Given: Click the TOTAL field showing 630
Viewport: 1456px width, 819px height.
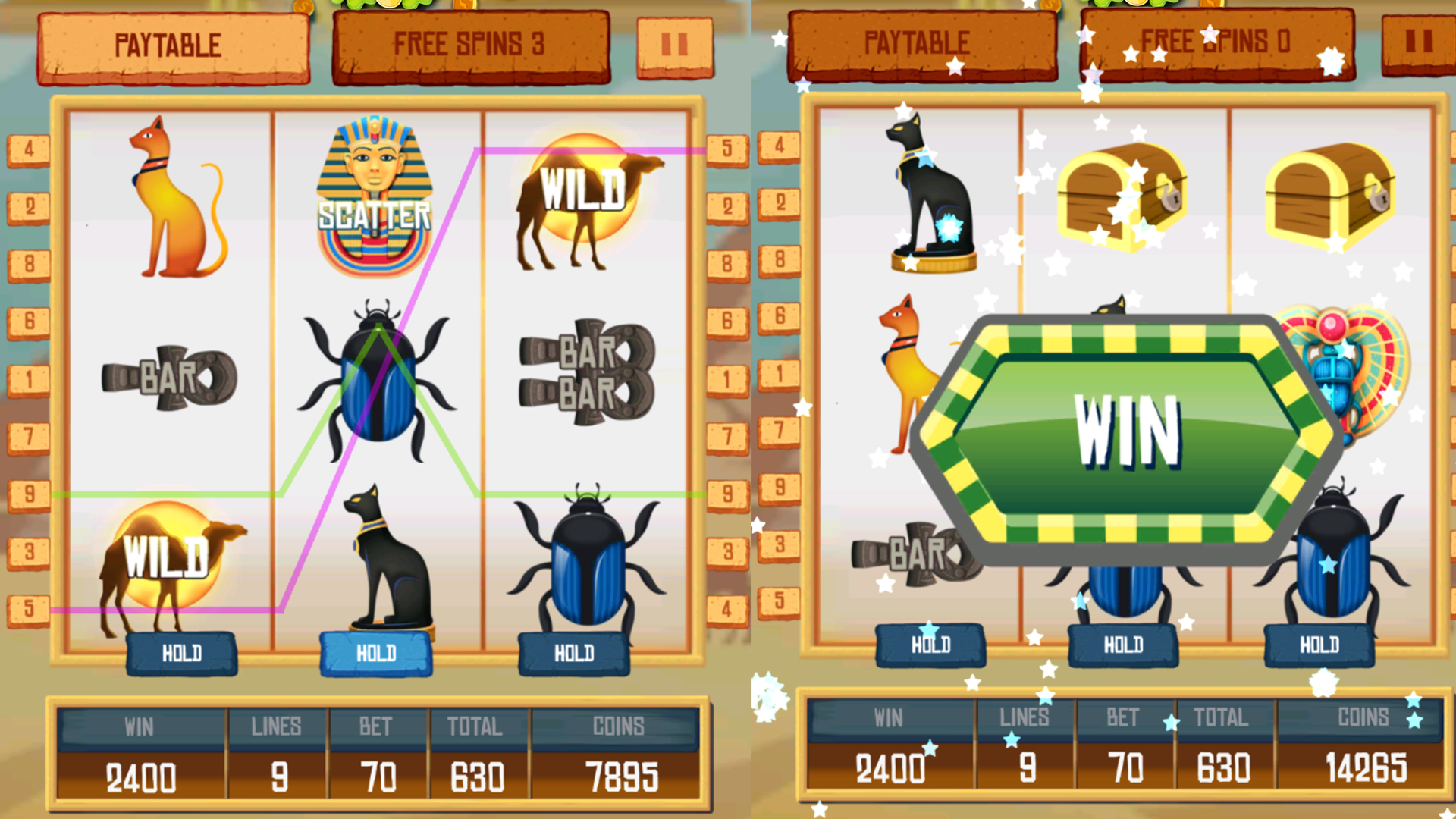Looking at the screenshot, I should pos(478,775).
